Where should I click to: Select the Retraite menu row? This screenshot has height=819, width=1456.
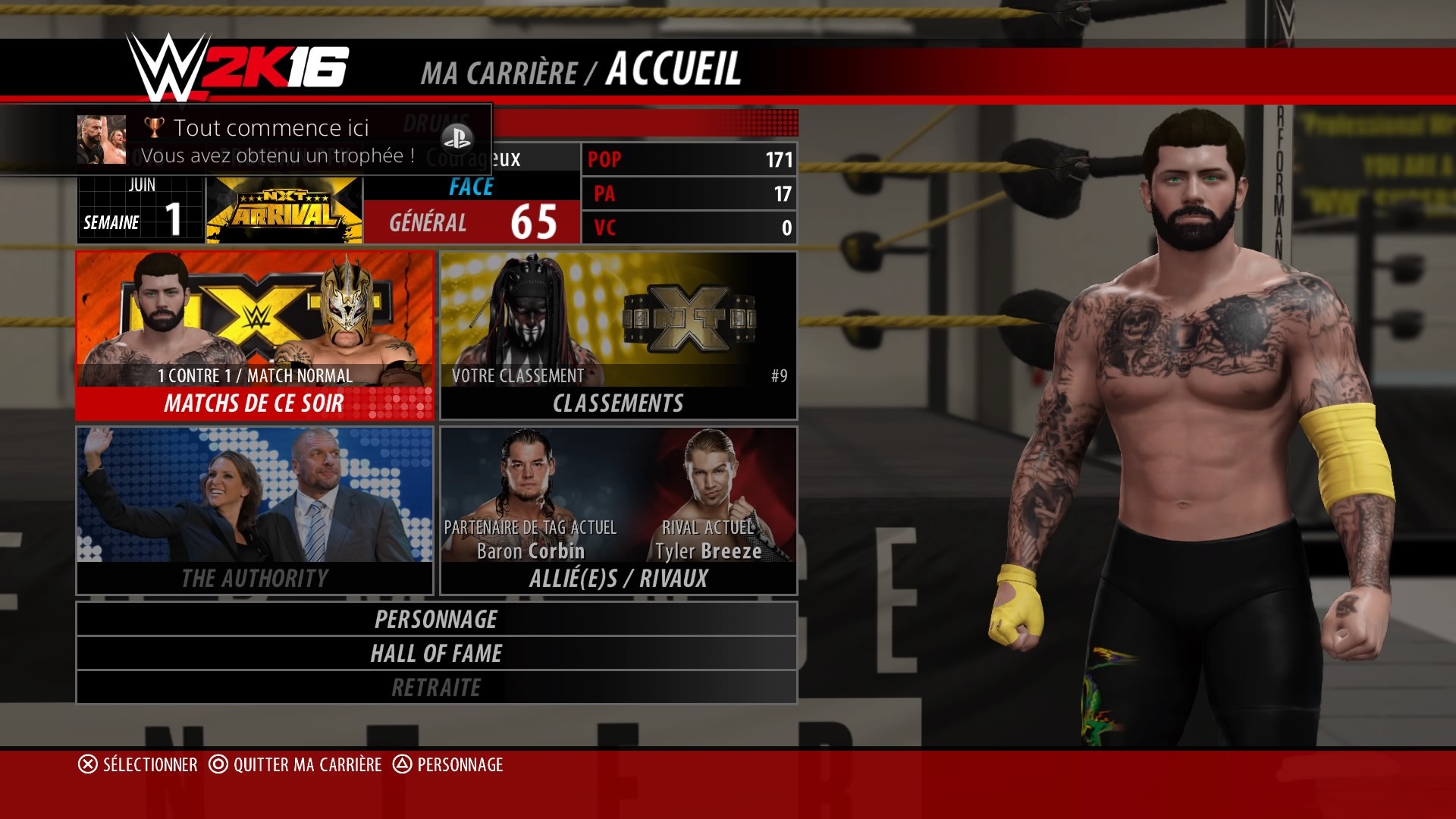pyautogui.click(x=436, y=687)
